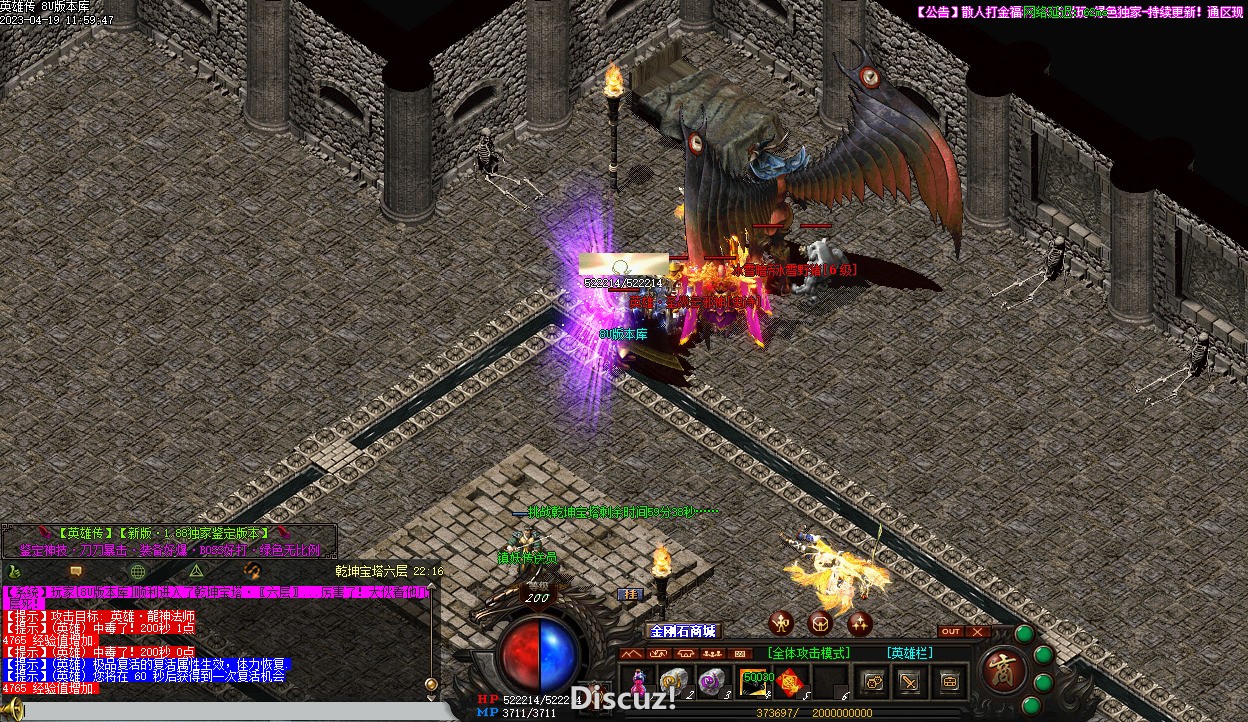
Task: Open the crossed-sword skills panel button
Action: pos(909,682)
